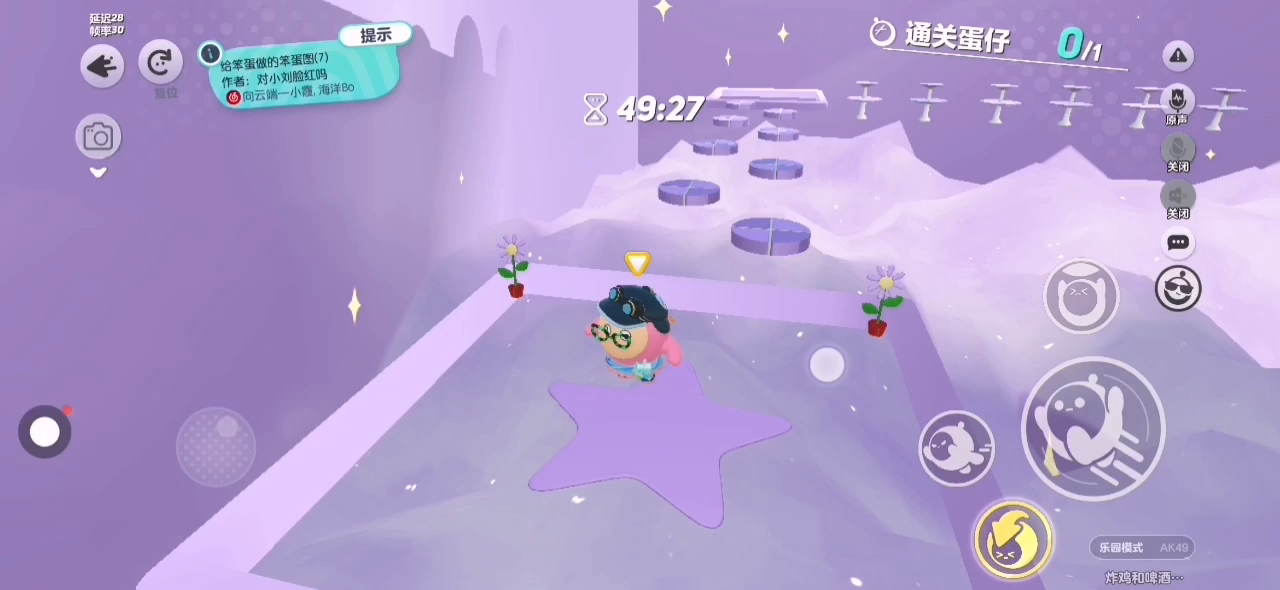Tap the back arrow button
Screen dimensions: 1280x590
(101, 67)
